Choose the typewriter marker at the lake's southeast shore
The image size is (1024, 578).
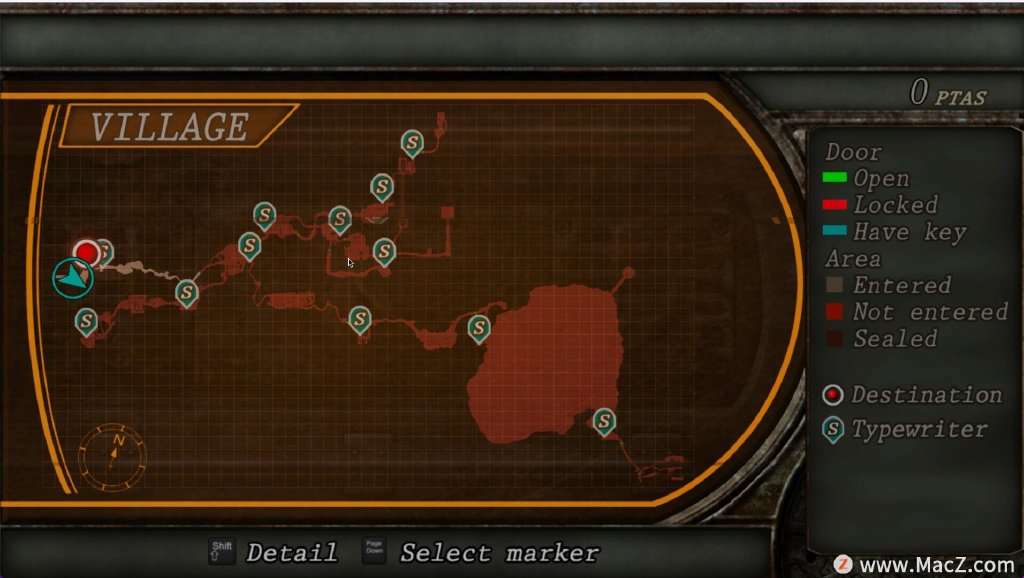603,421
